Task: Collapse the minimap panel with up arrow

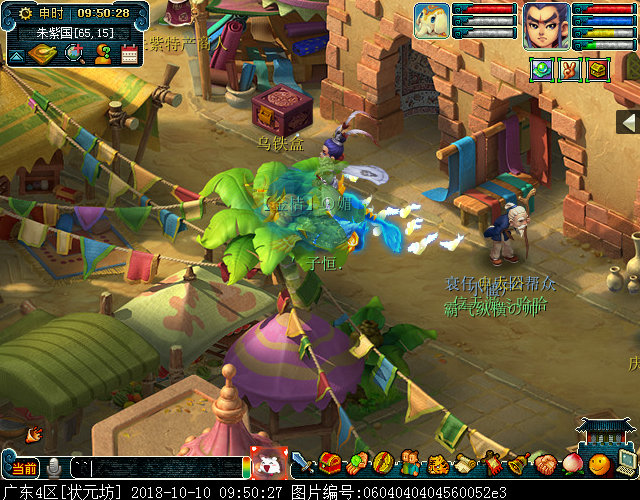Action: click(16, 56)
